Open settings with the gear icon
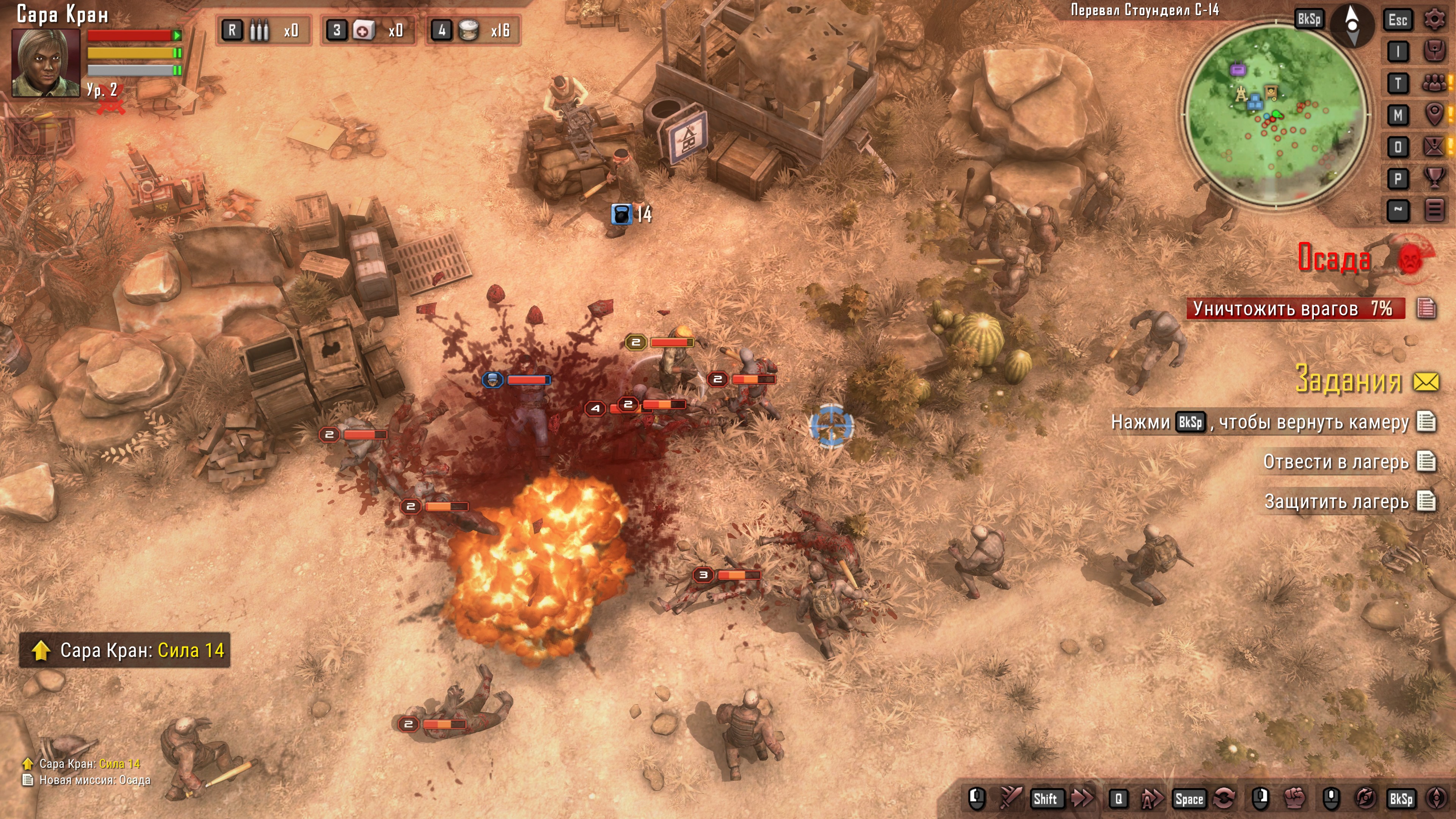 (1434, 20)
